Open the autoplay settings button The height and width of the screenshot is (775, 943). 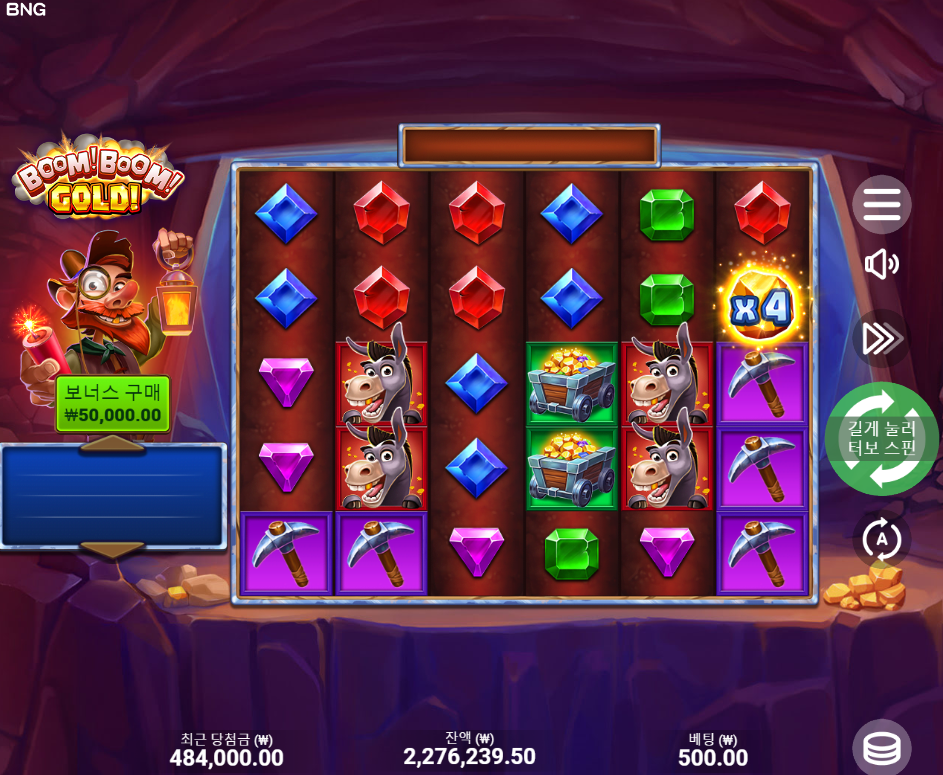[881, 540]
